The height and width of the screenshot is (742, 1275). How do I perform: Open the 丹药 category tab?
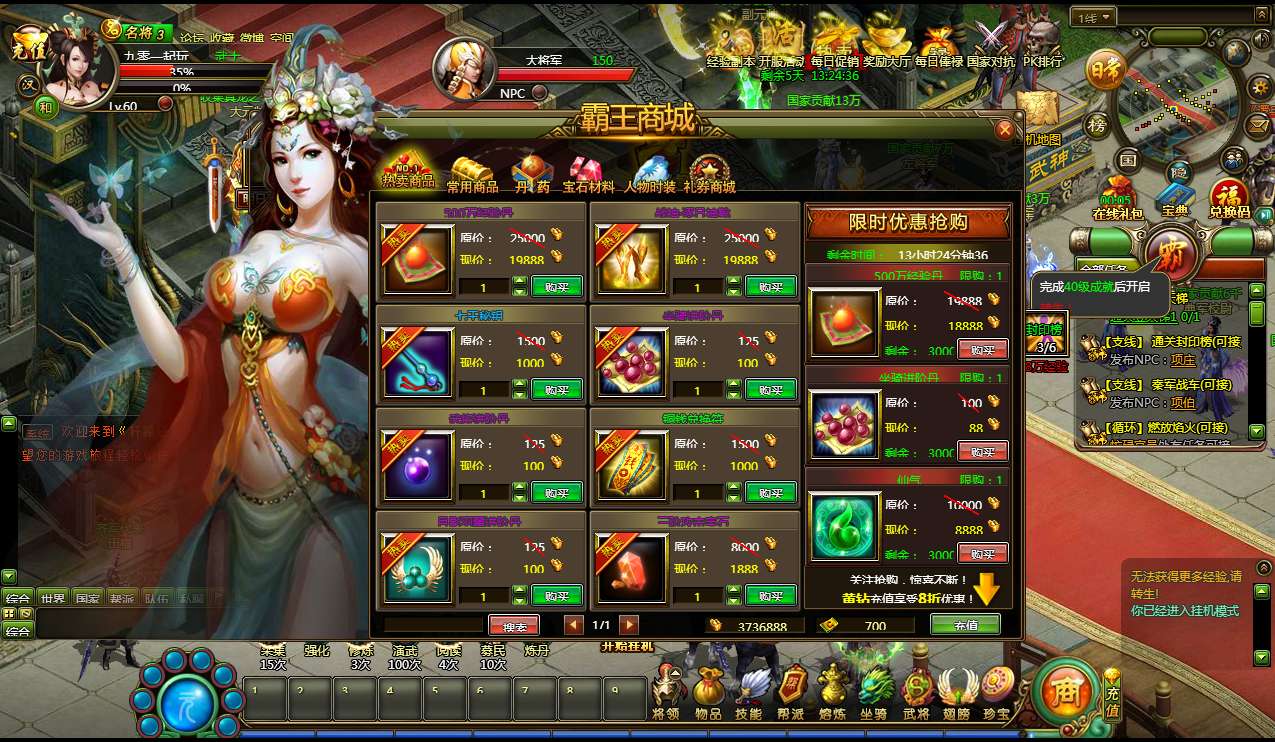click(531, 175)
